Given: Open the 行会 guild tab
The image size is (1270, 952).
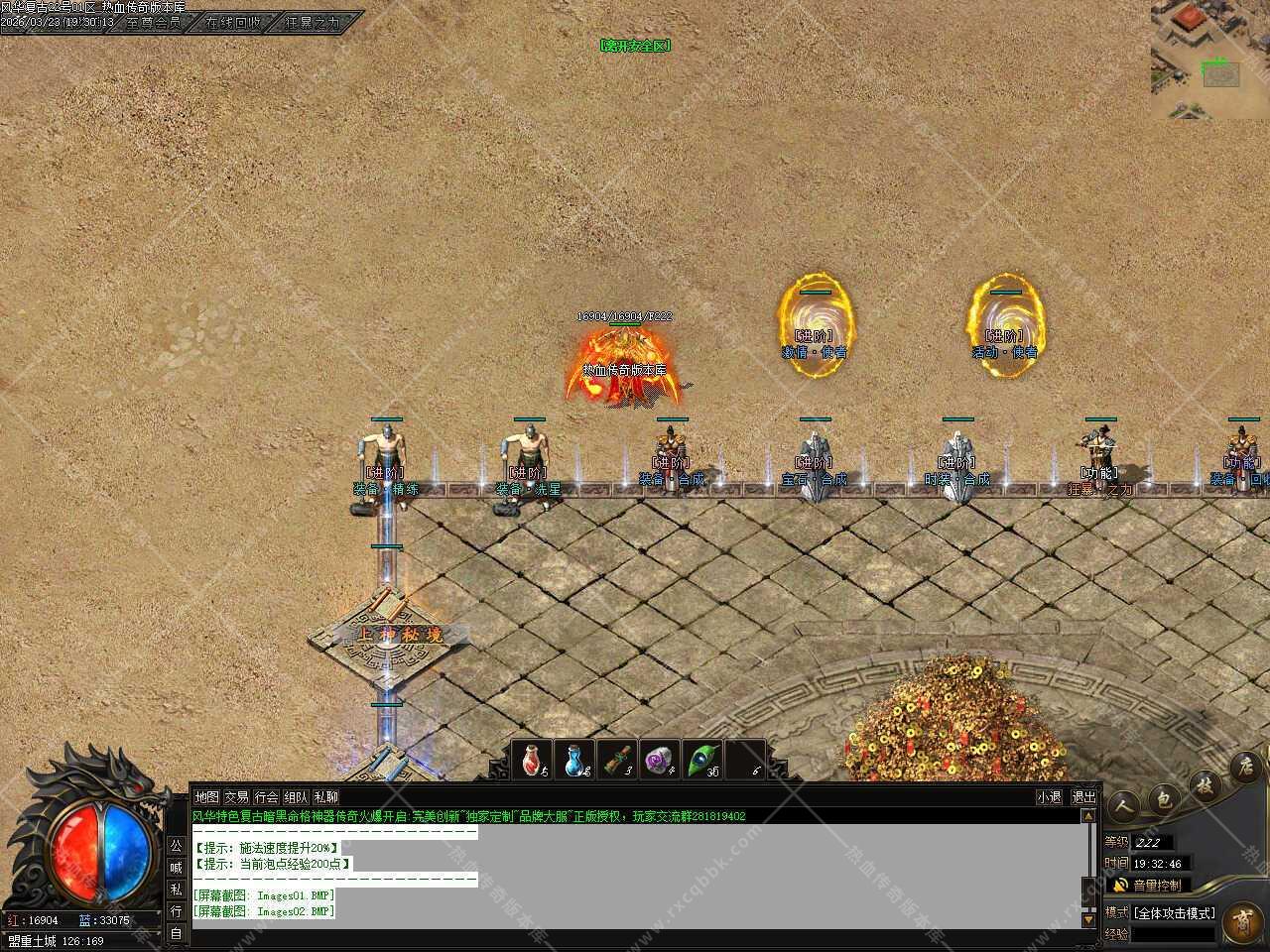Looking at the screenshot, I should pos(266,797).
